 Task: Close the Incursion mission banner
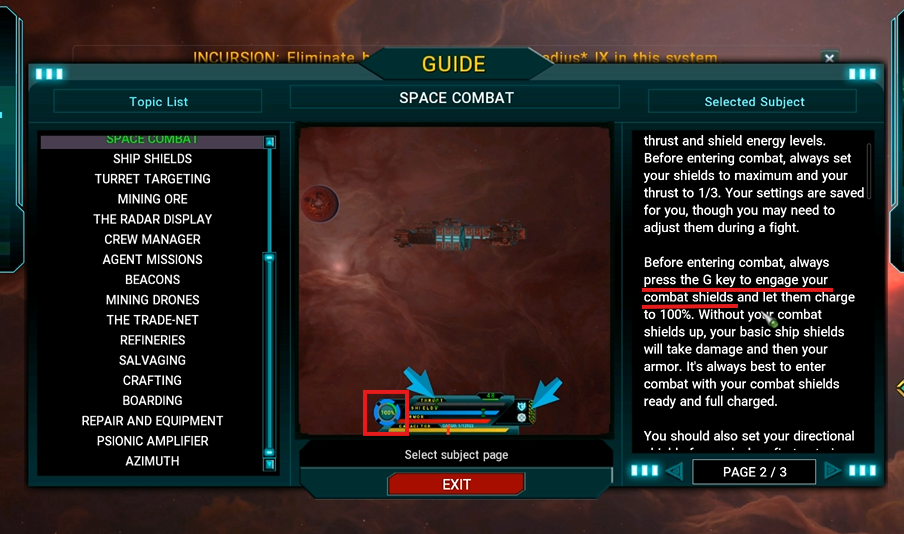tap(829, 59)
